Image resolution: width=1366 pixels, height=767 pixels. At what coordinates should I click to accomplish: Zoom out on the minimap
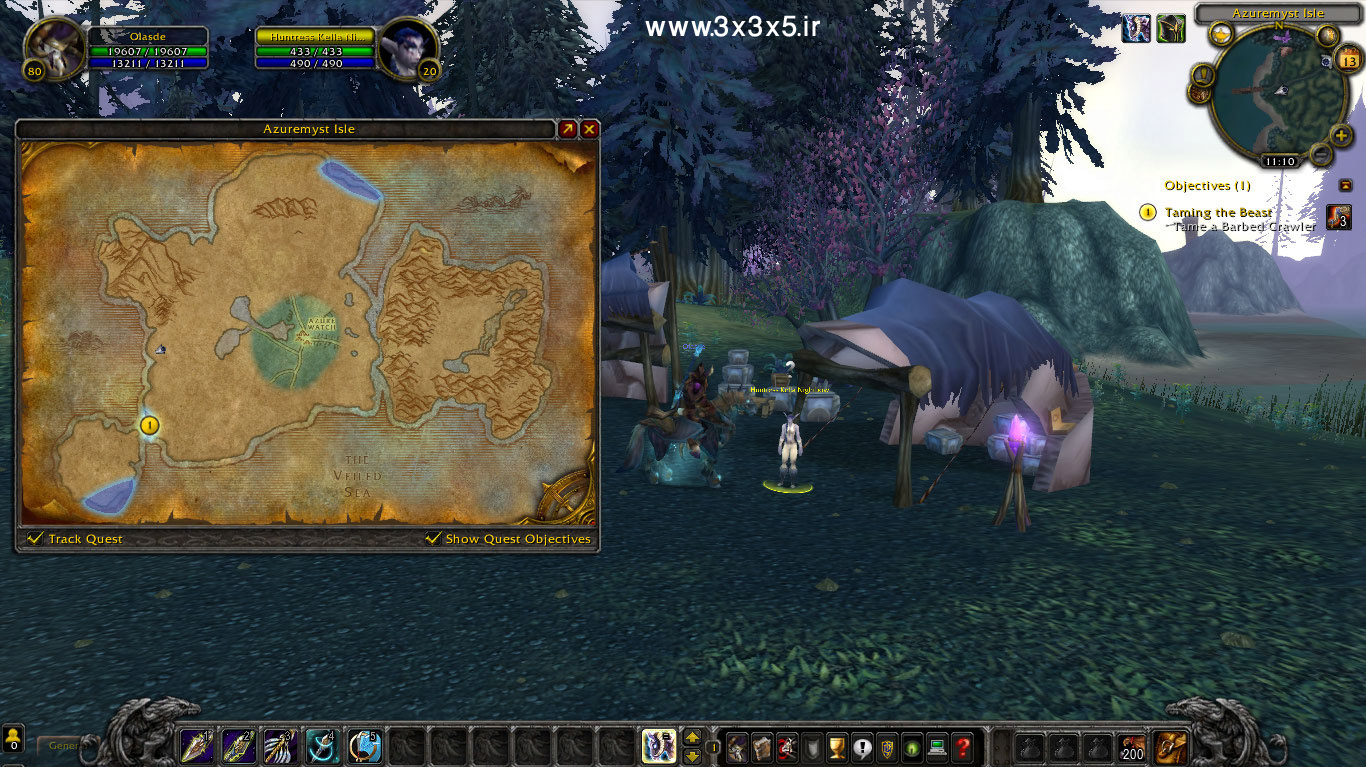point(1322,155)
